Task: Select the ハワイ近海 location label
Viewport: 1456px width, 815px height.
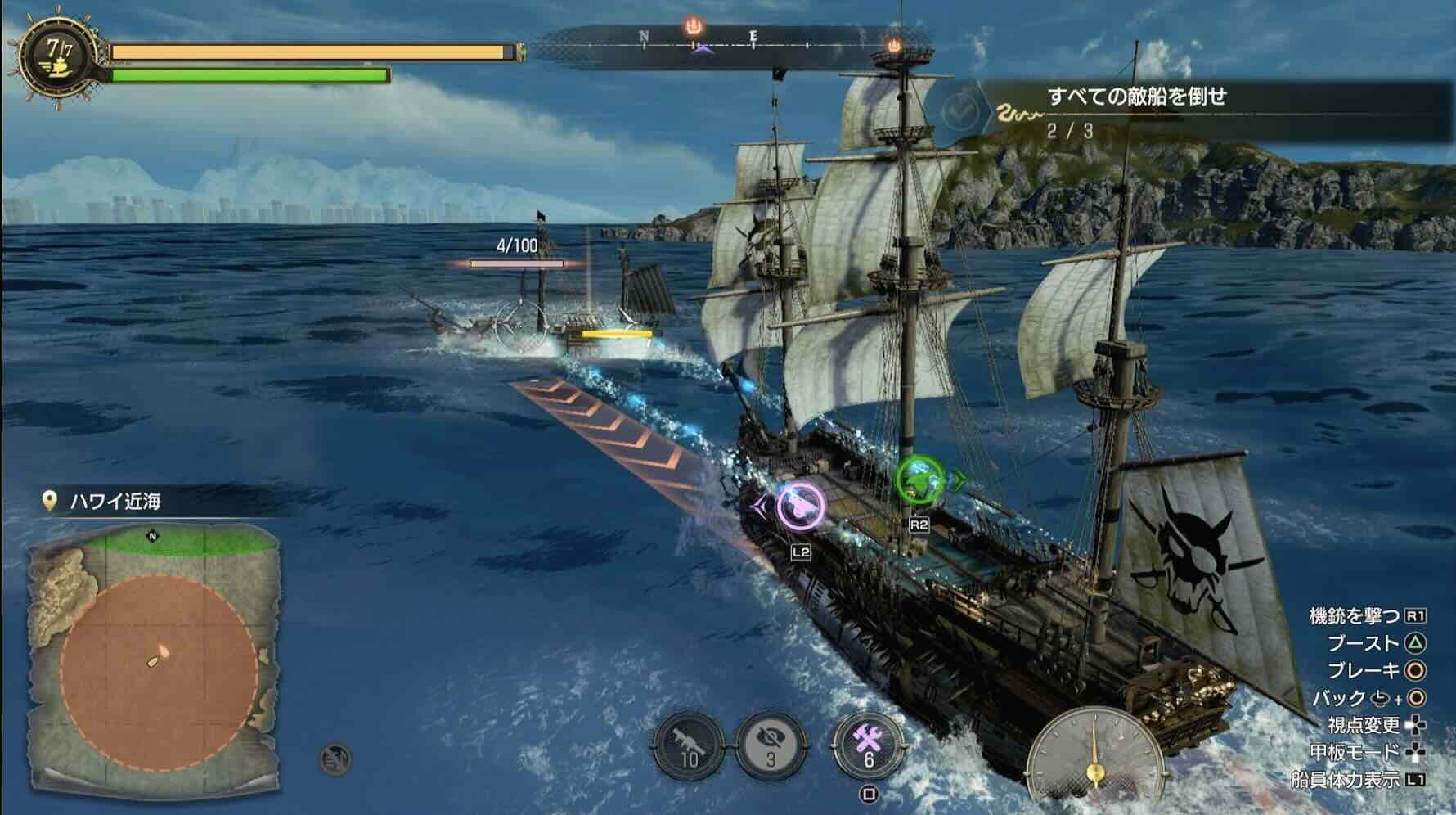Action: tap(115, 501)
